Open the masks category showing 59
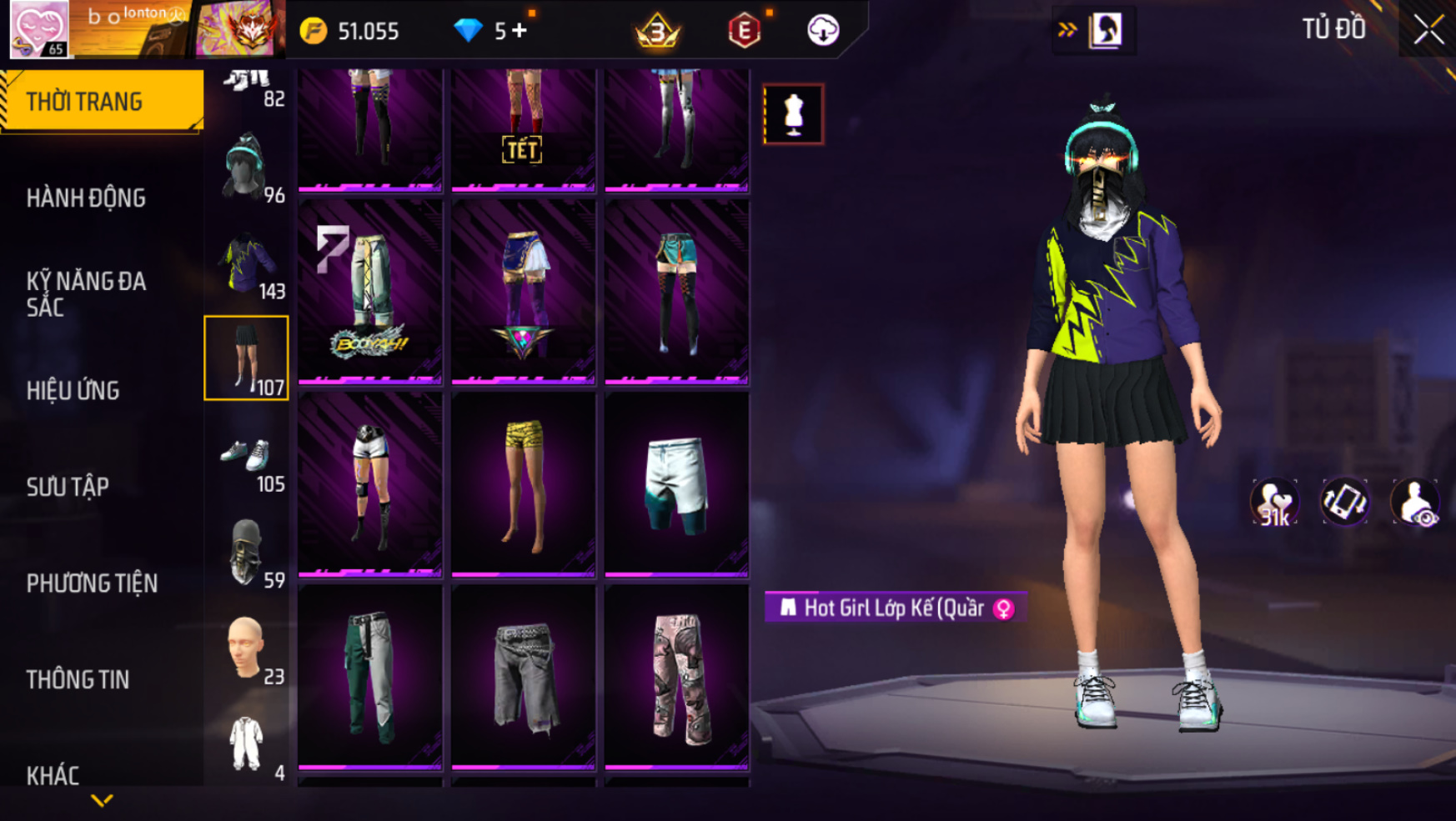Viewport: 1456px width, 821px height. tap(247, 554)
